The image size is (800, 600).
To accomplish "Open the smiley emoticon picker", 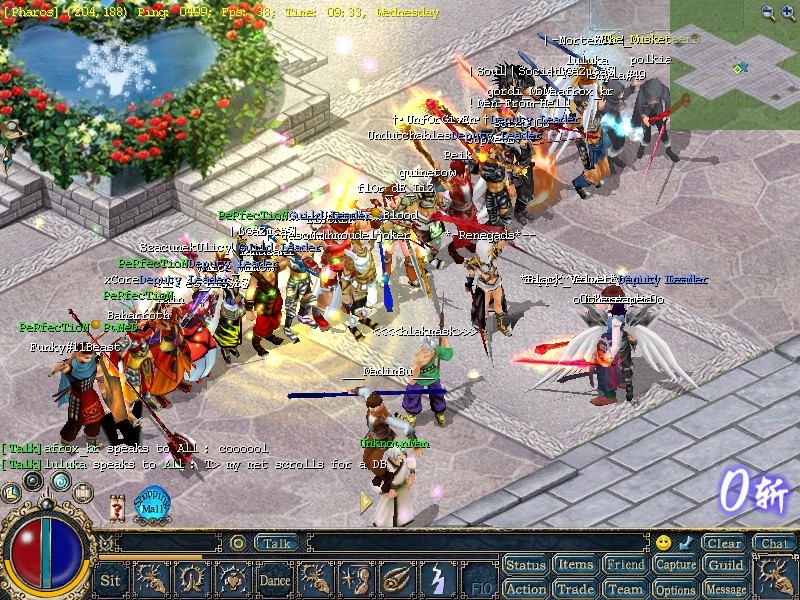I will click(x=663, y=543).
